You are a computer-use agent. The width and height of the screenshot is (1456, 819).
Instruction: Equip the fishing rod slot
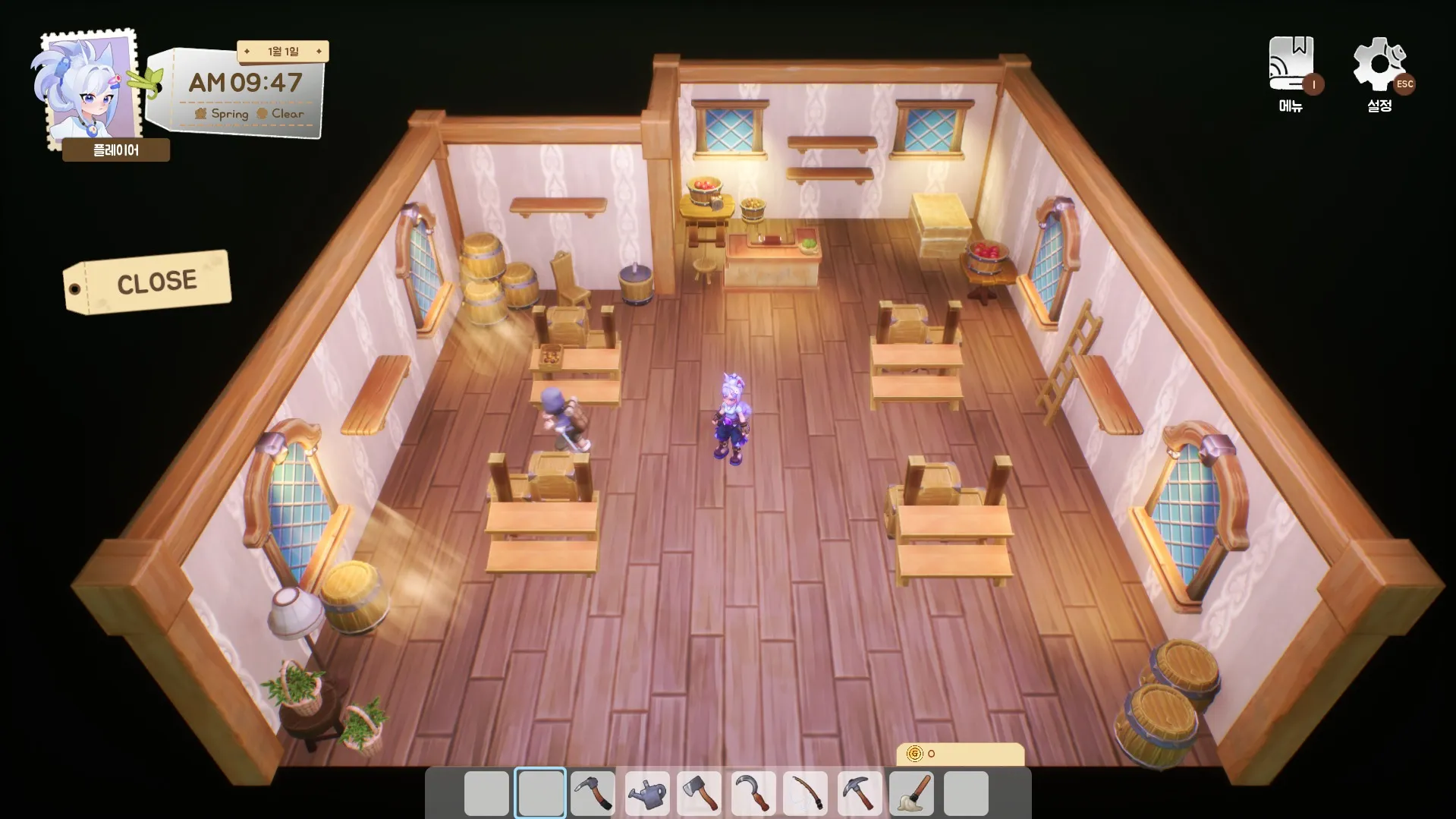click(x=806, y=793)
